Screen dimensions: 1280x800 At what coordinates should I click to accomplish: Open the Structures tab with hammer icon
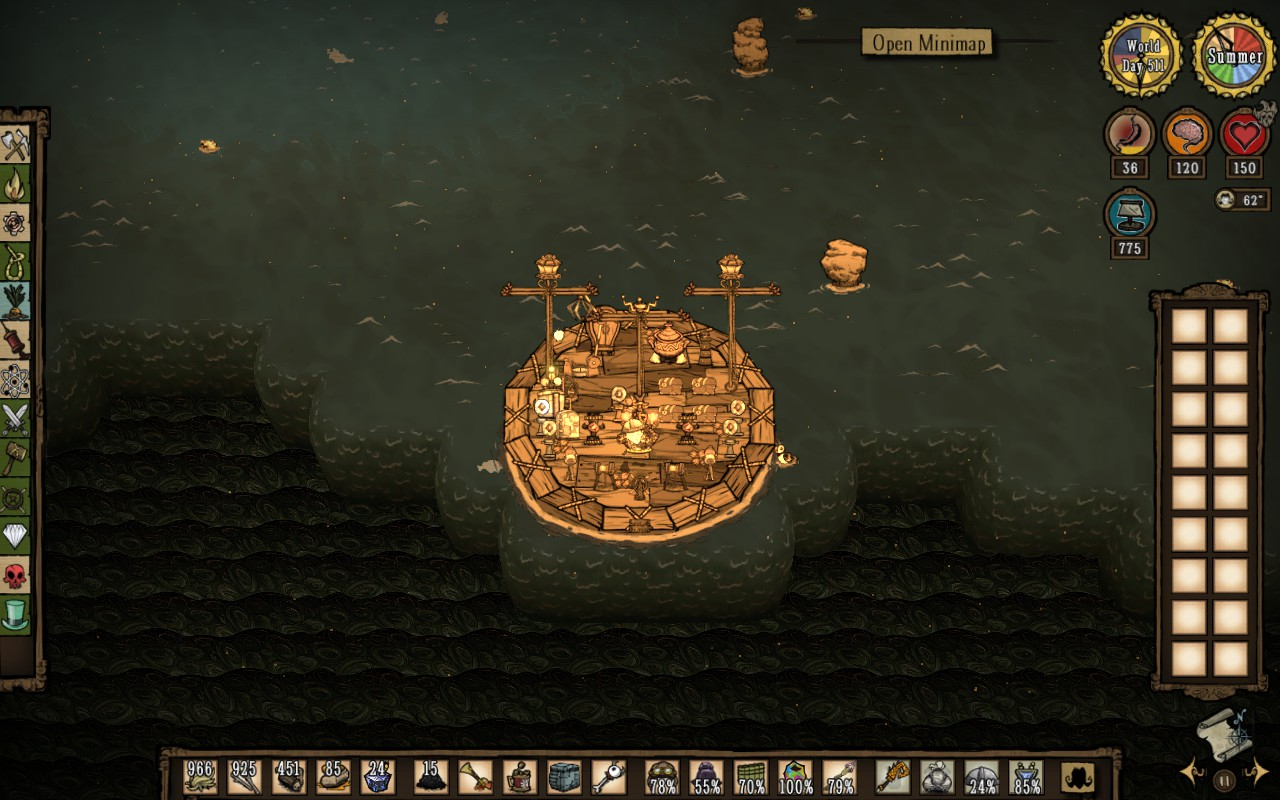coord(15,458)
